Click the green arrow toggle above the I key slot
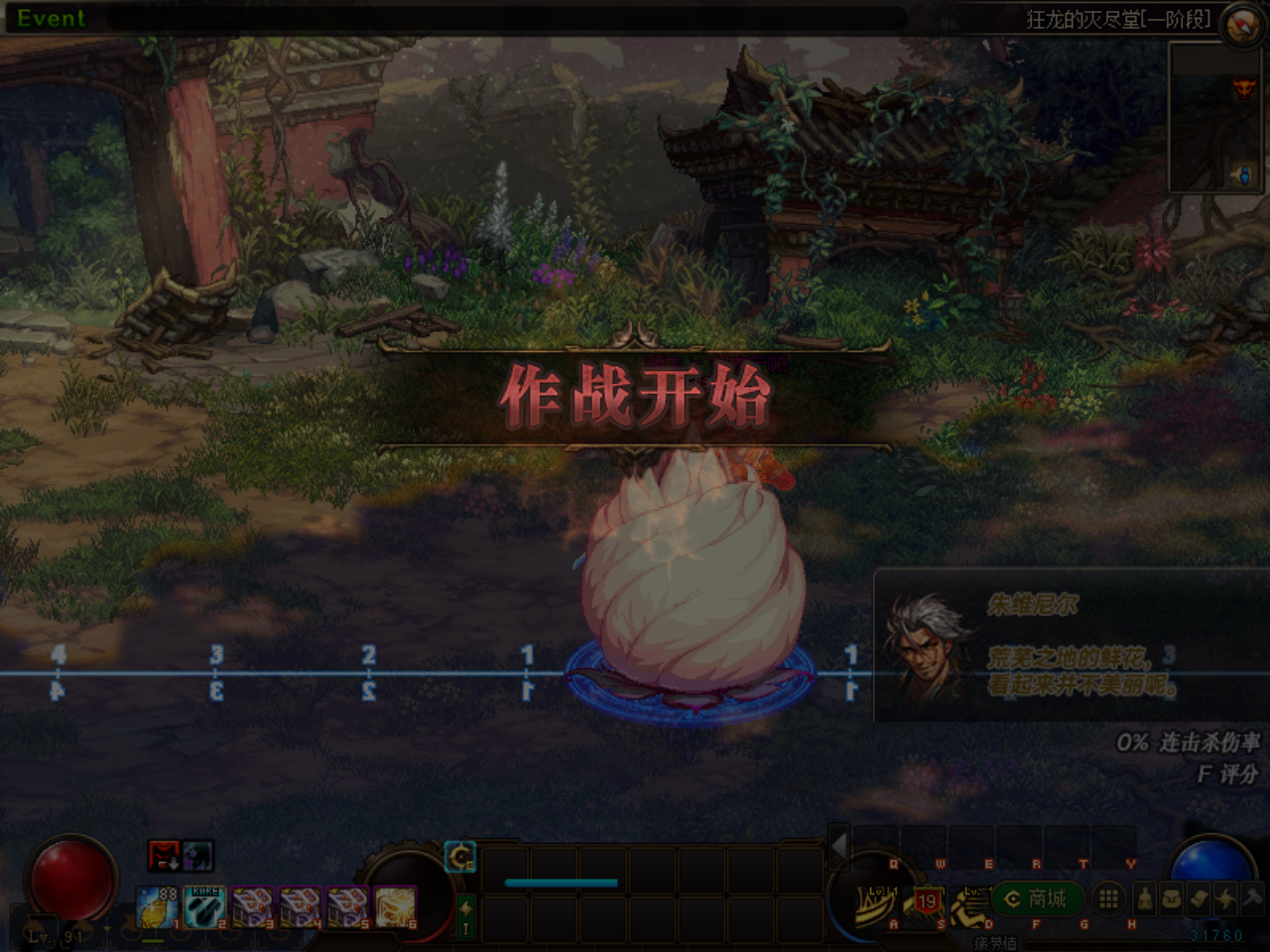 (465, 907)
